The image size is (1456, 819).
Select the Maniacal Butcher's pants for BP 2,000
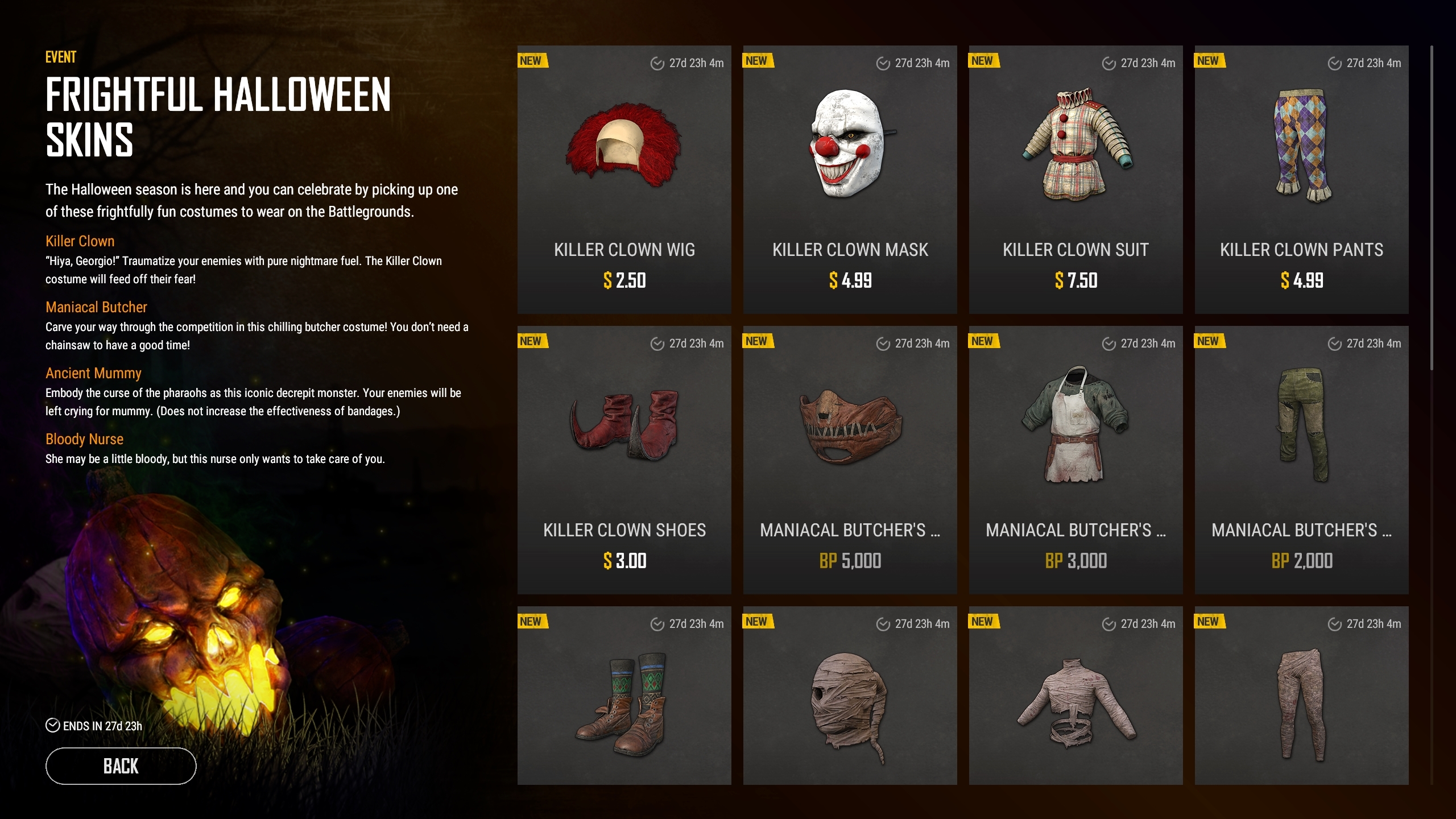tap(1301, 460)
